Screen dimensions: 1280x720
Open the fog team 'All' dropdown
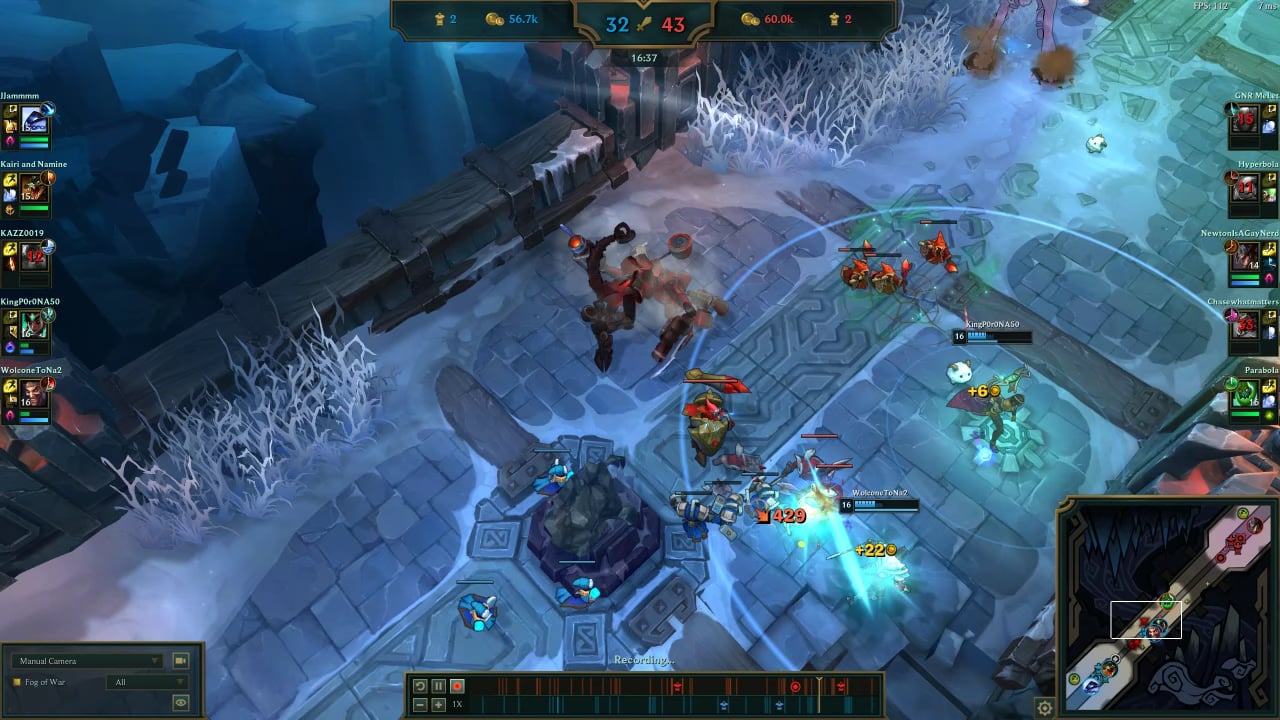point(147,682)
